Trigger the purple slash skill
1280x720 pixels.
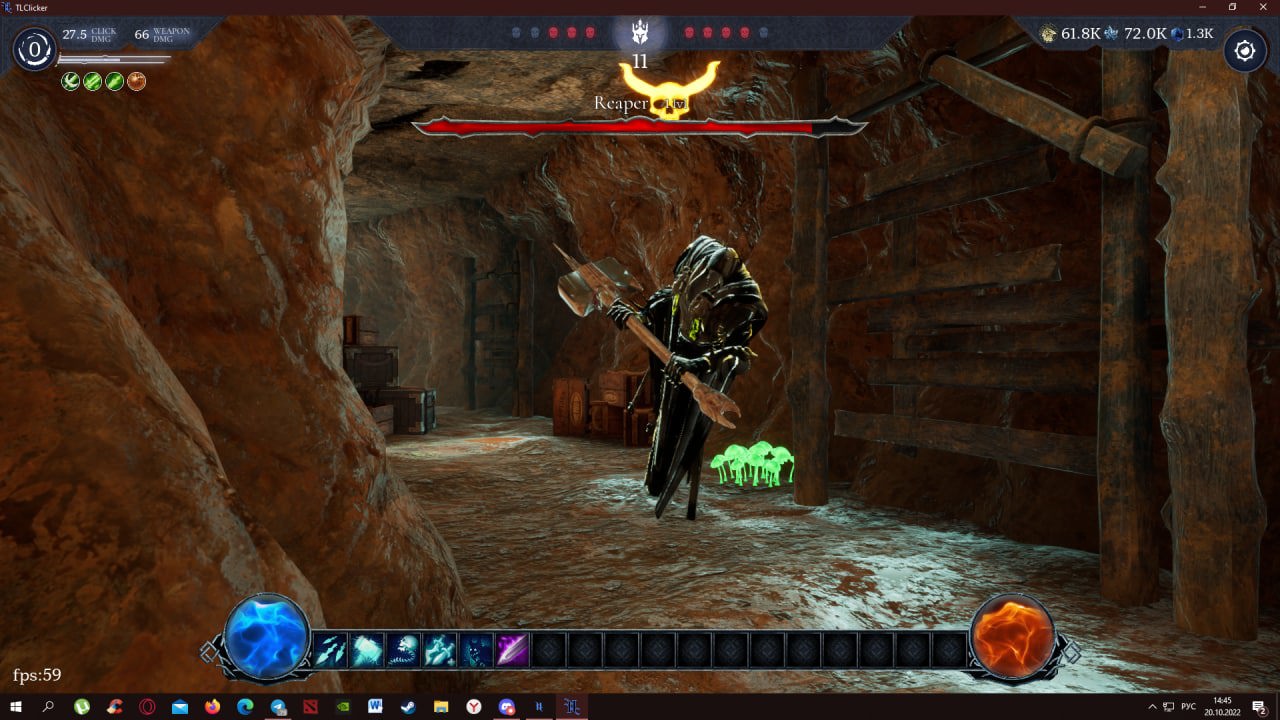click(x=512, y=651)
